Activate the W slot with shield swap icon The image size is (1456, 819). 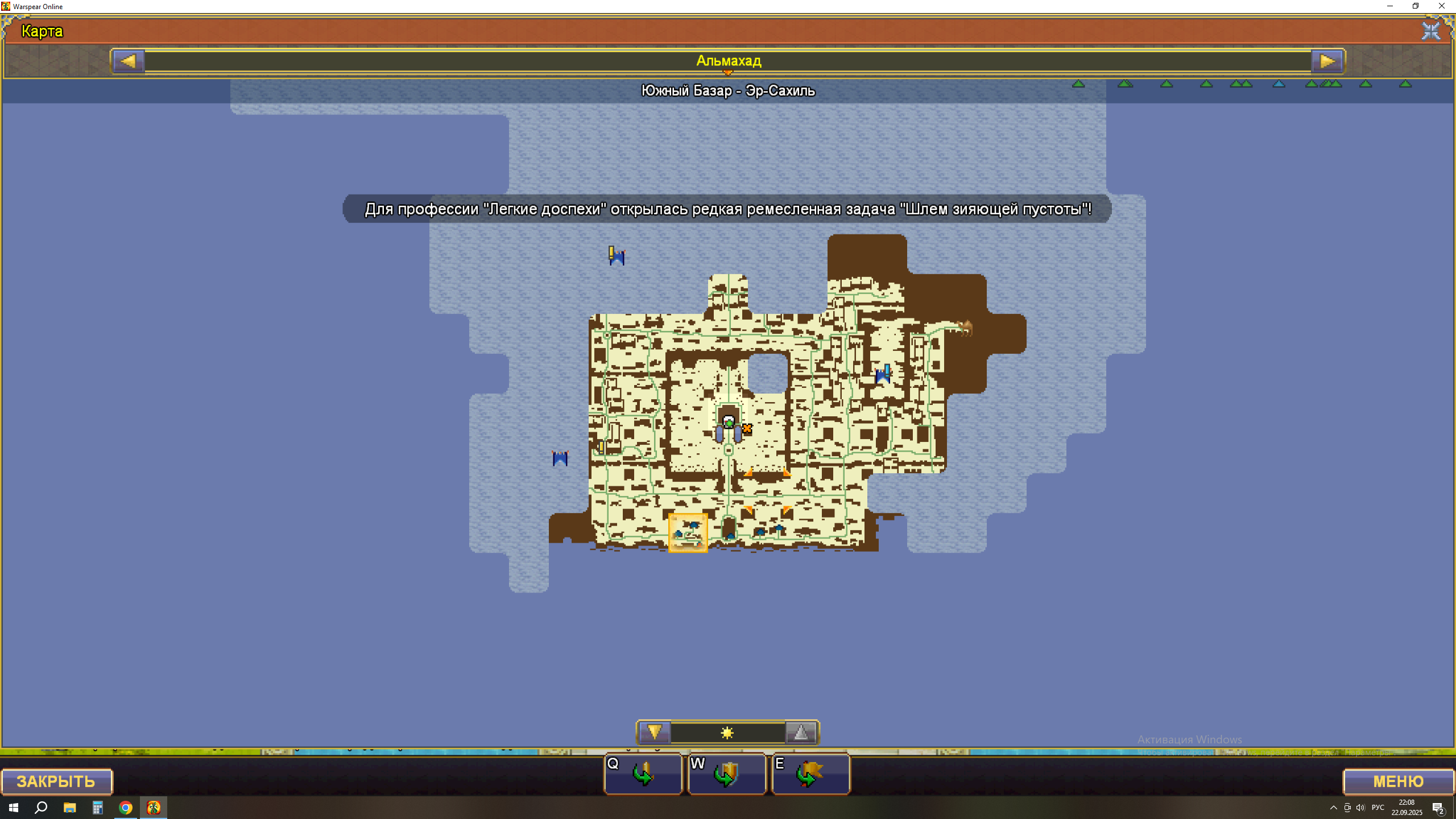click(x=727, y=774)
